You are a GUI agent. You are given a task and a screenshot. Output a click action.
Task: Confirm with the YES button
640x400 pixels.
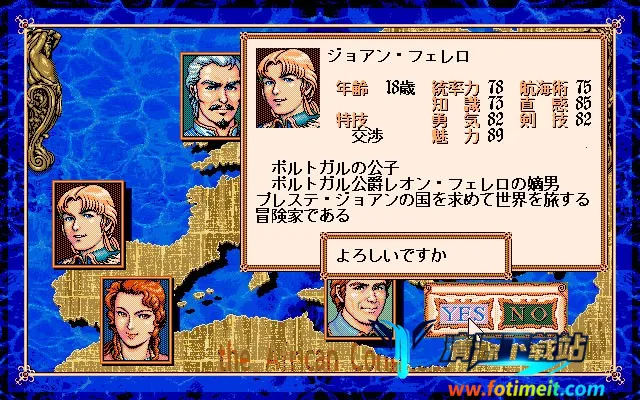pyautogui.click(x=462, y=315)
